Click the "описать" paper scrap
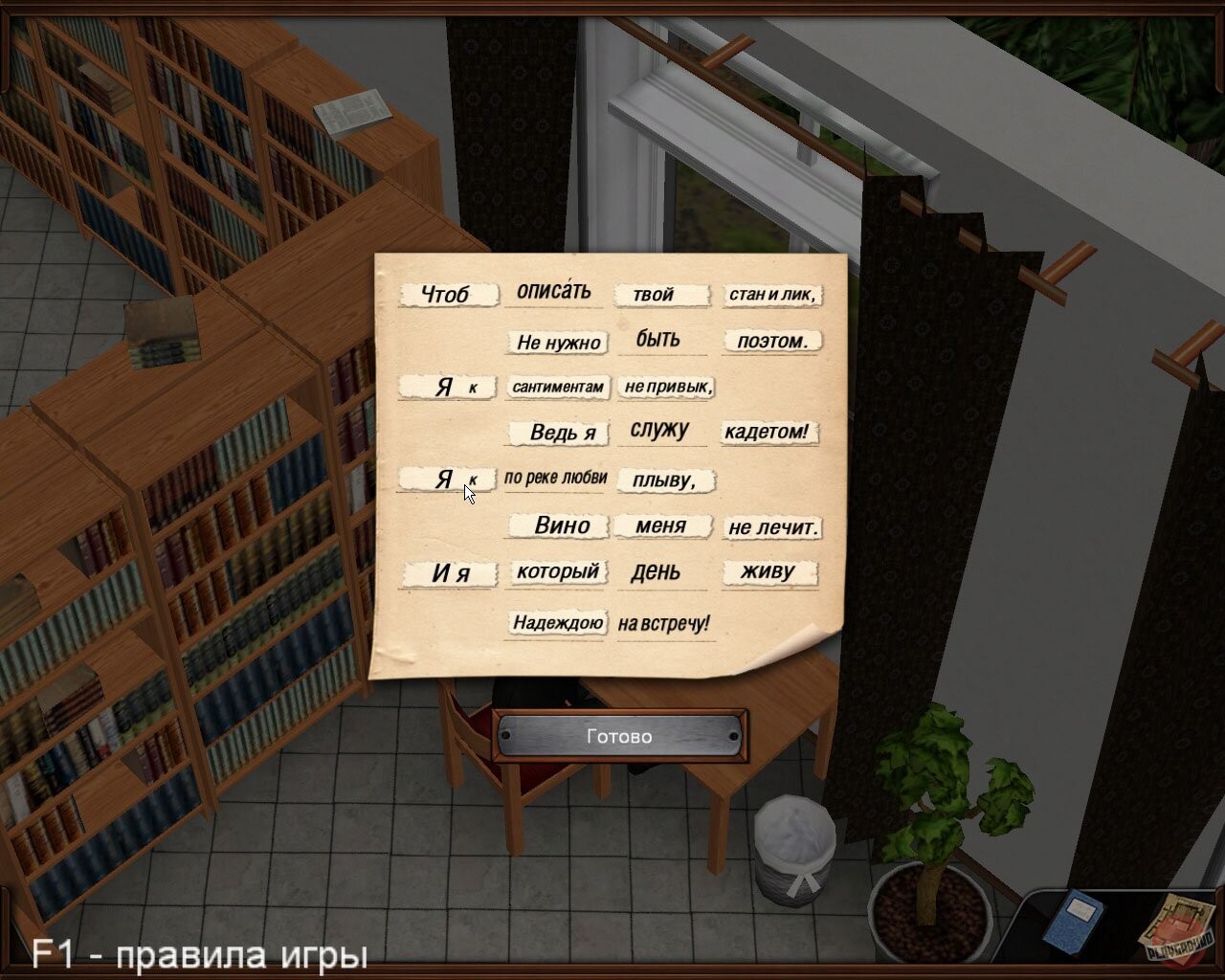 pyautogui.click(x=555, y=290)
